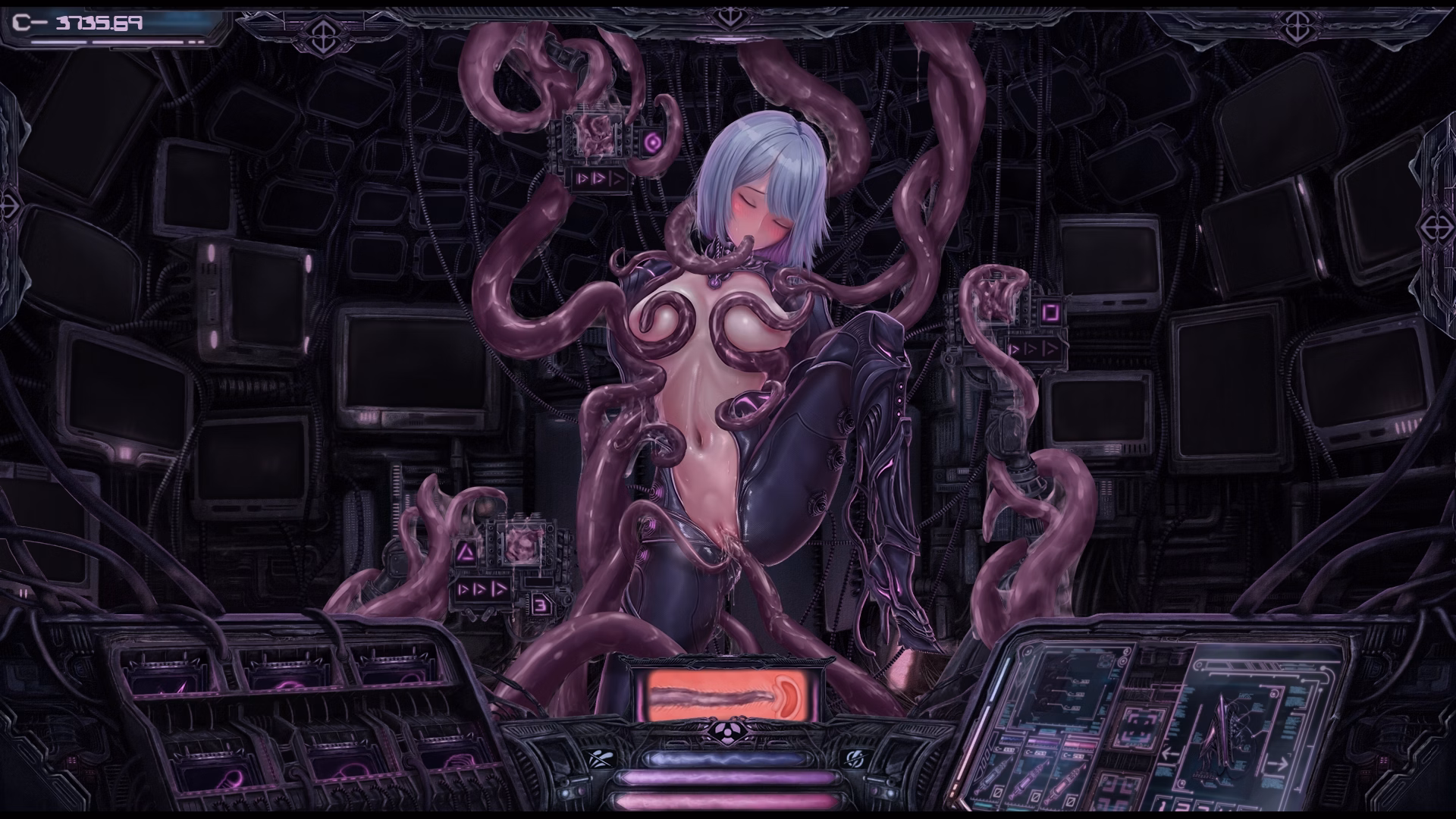Click the circular target icon on the upper device panel

point(653,142)
